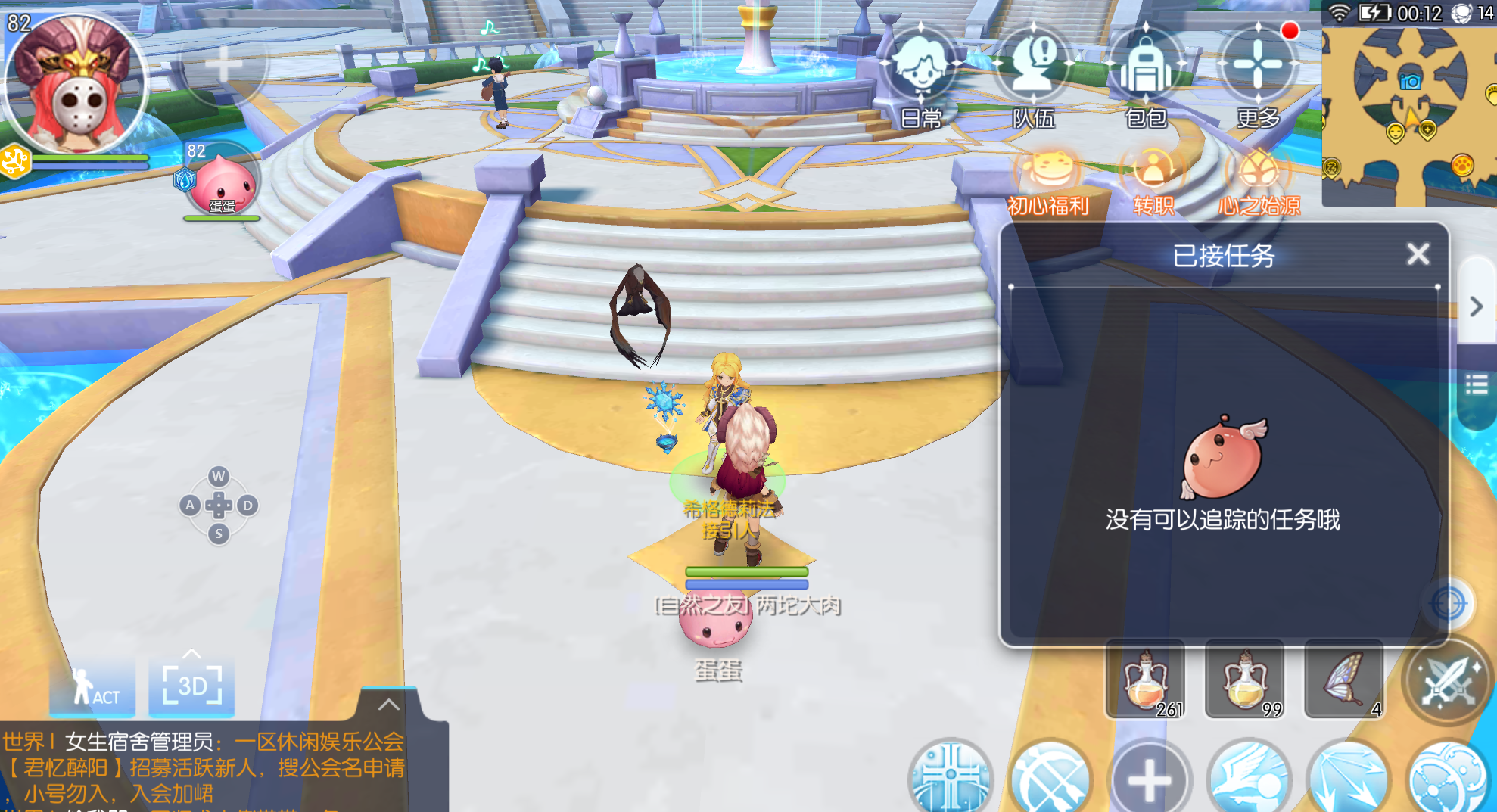The height and width of the screenshot is (812, 1497).
Task: Open the 包包 backpack
Action: pos(1145,72)
